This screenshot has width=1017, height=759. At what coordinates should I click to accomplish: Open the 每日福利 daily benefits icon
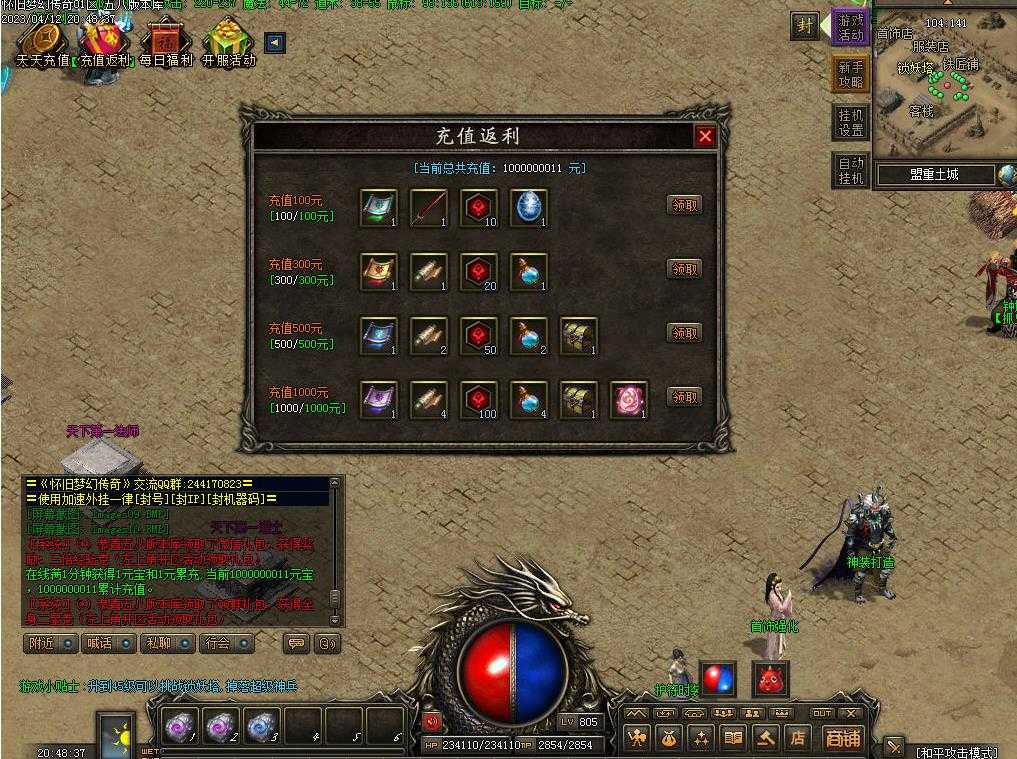(165, 44)
